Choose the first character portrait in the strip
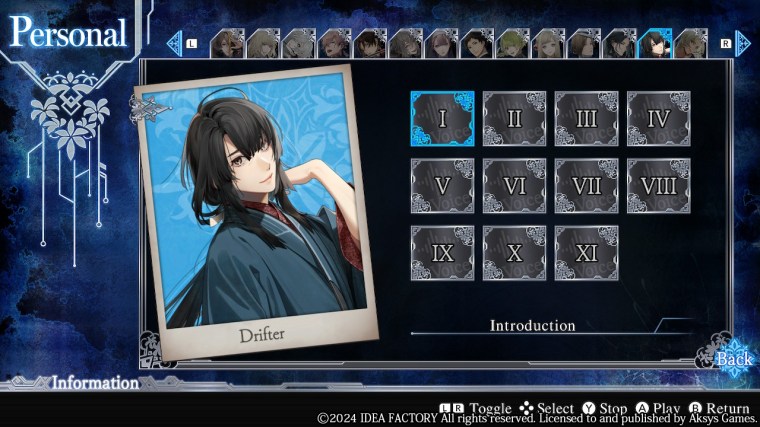The image size is (760, 427). [228, 43]
